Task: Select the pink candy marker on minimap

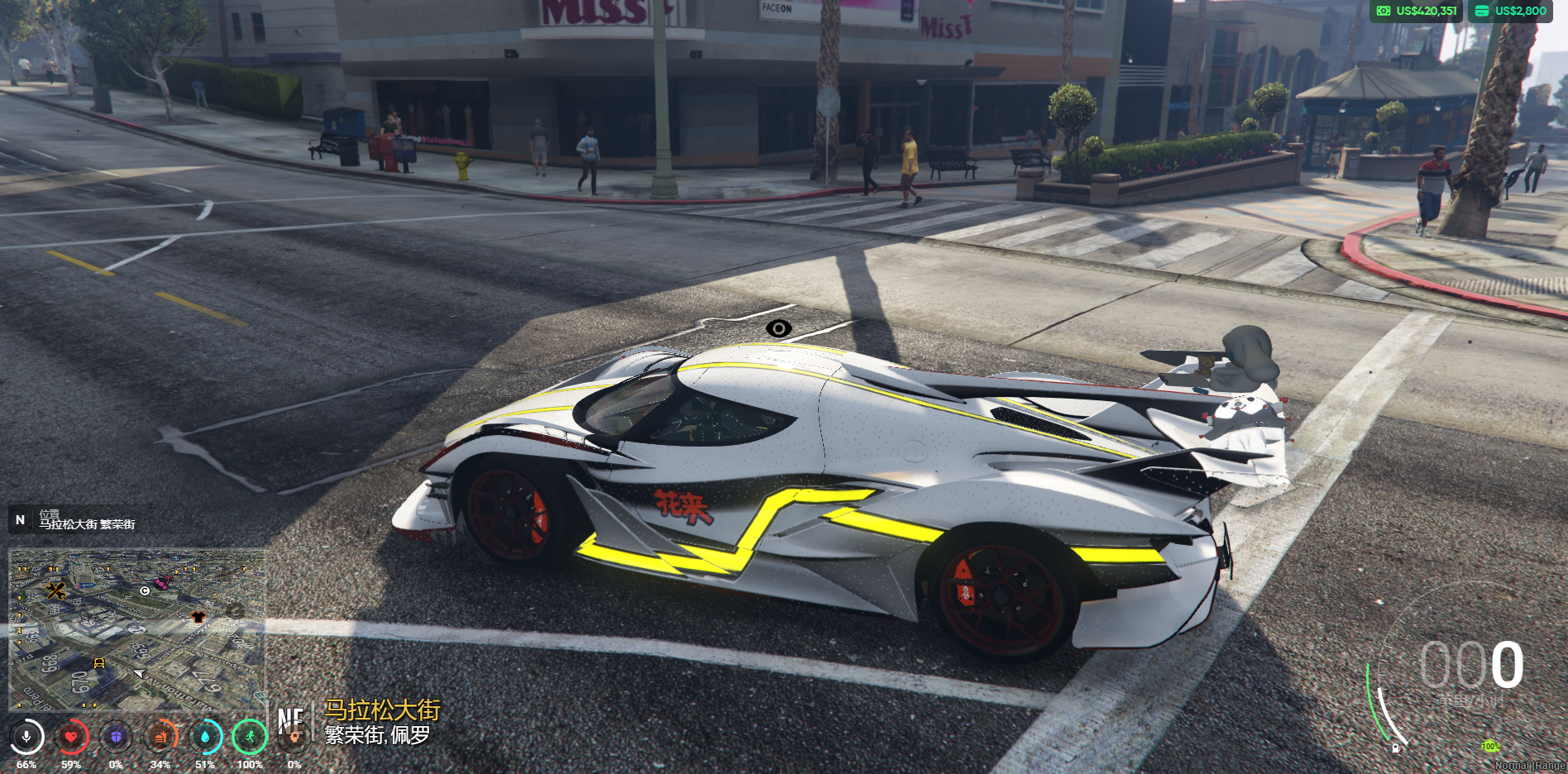Action: (162, 582)
